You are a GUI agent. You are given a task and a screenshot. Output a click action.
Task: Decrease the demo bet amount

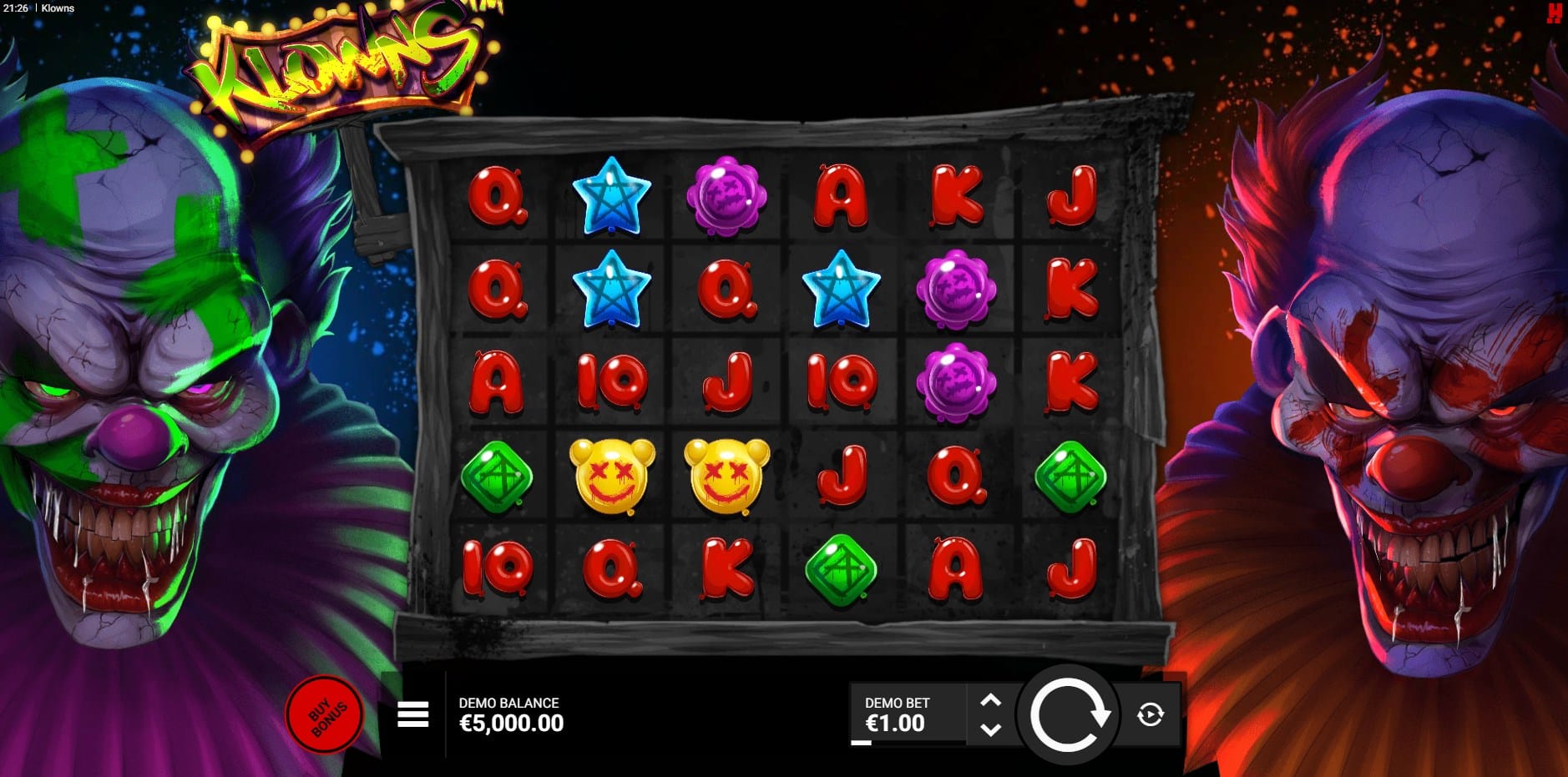pos(990,729)
